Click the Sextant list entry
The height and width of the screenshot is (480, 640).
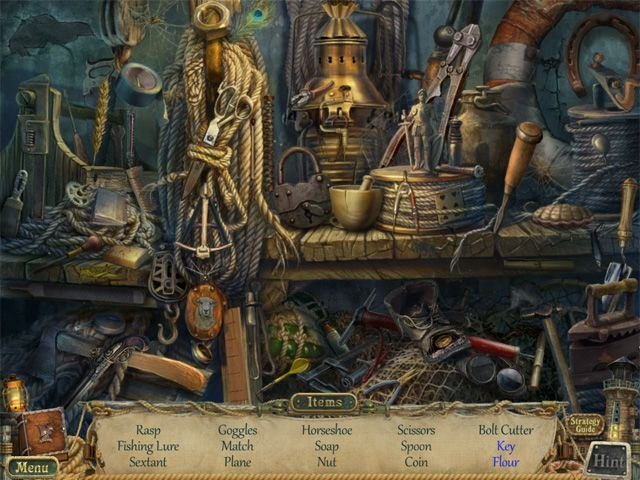[148, 462]
